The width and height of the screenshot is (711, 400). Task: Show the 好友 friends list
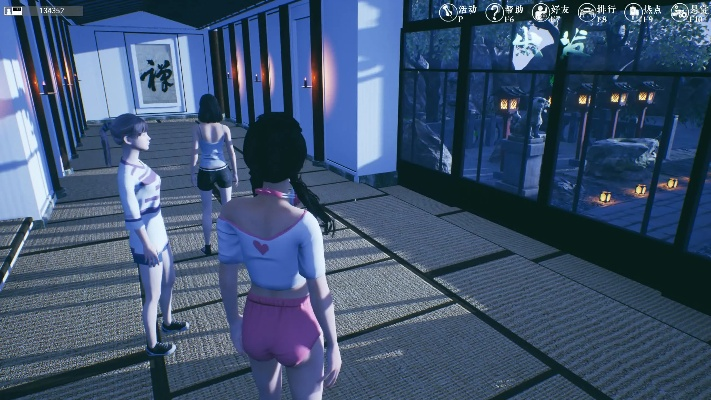click(x=542, y=11)
